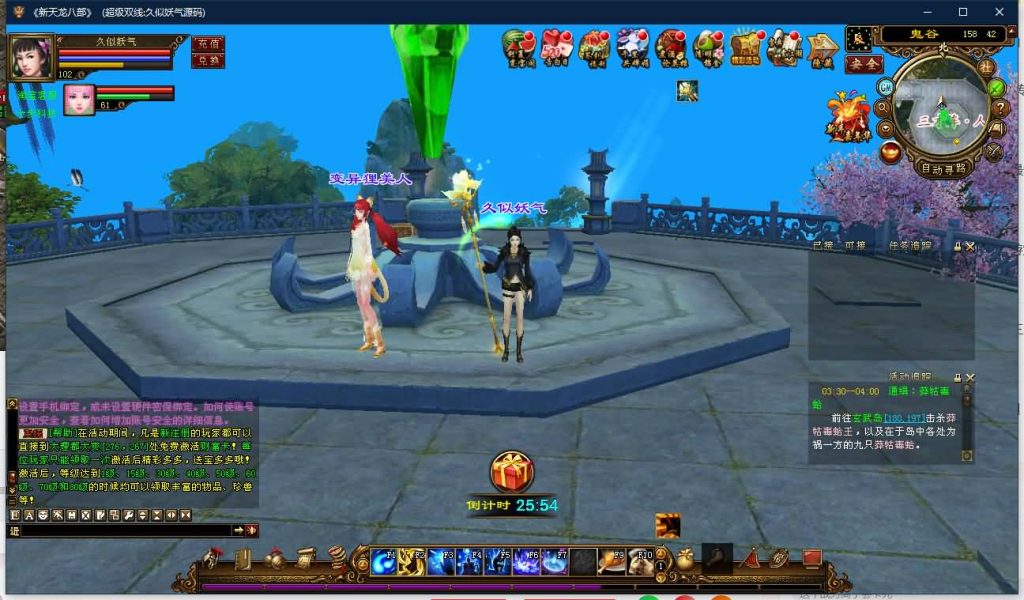Maximize the game window
The width and height of the screenshot is (1024, 600).
click(963, 12)
